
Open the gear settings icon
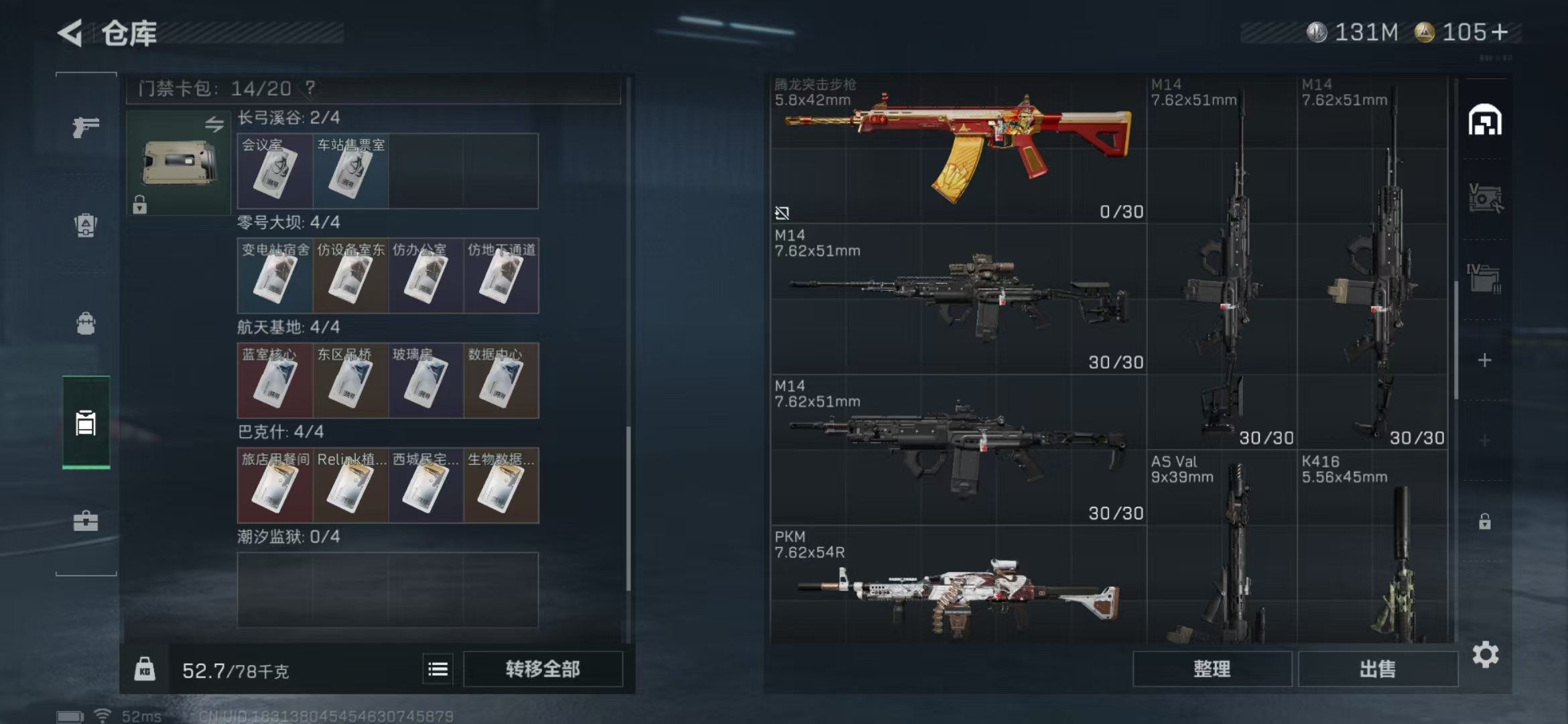click(1485, 655)
